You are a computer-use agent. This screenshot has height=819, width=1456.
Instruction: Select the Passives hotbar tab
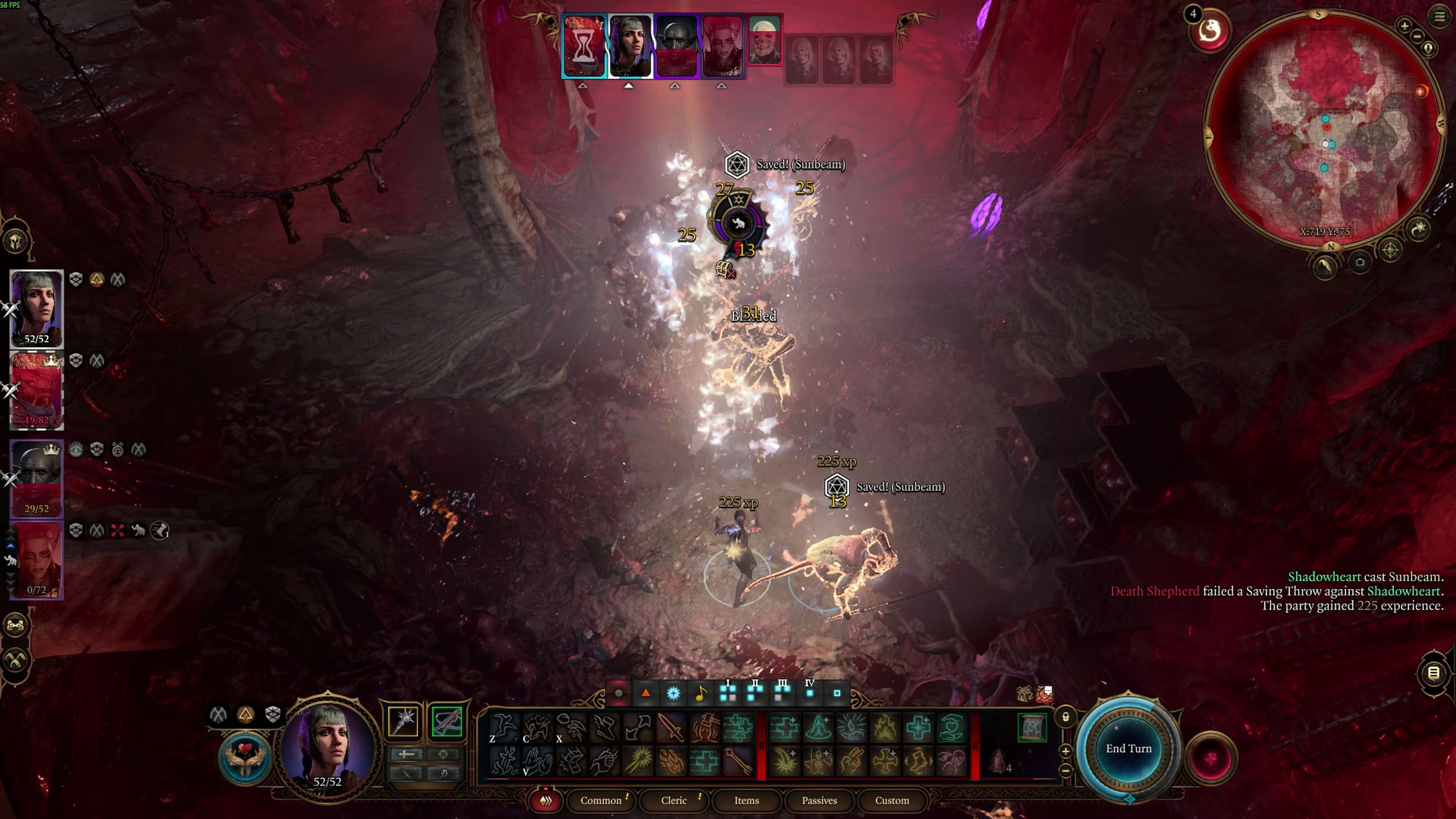tap(819, 800)
